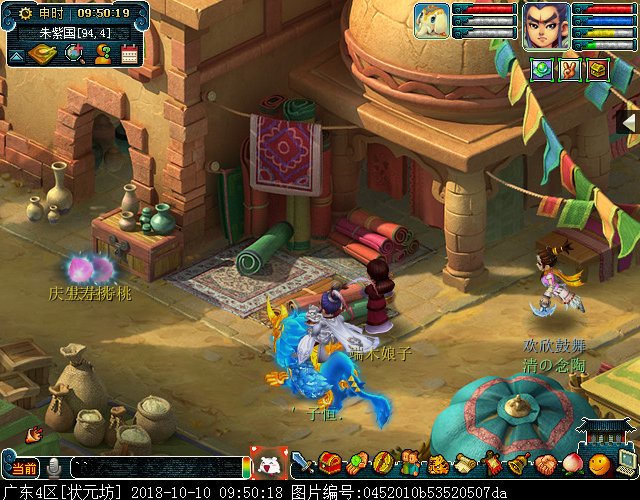The height and width of the screenshot is (500, 640).
Task: Open the red item bag chest
Action: pyautogui.click(x=330, y=465)
